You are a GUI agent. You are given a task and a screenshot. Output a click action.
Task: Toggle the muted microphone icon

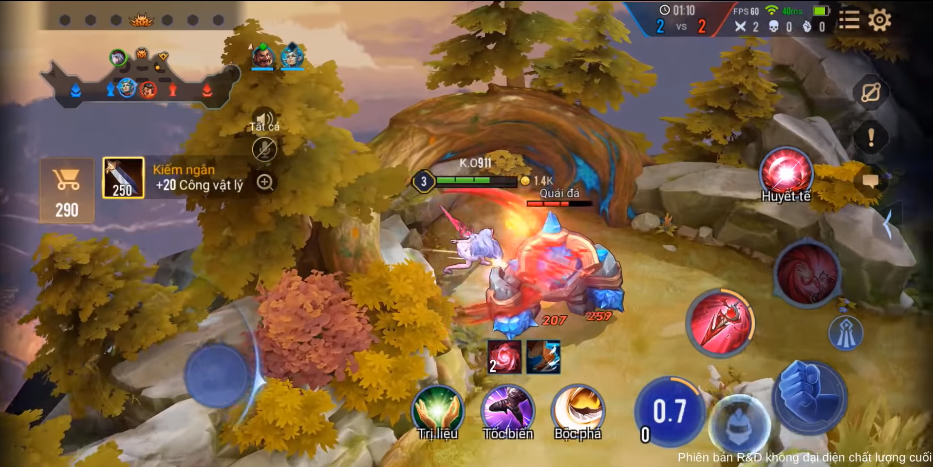point(264,149)
